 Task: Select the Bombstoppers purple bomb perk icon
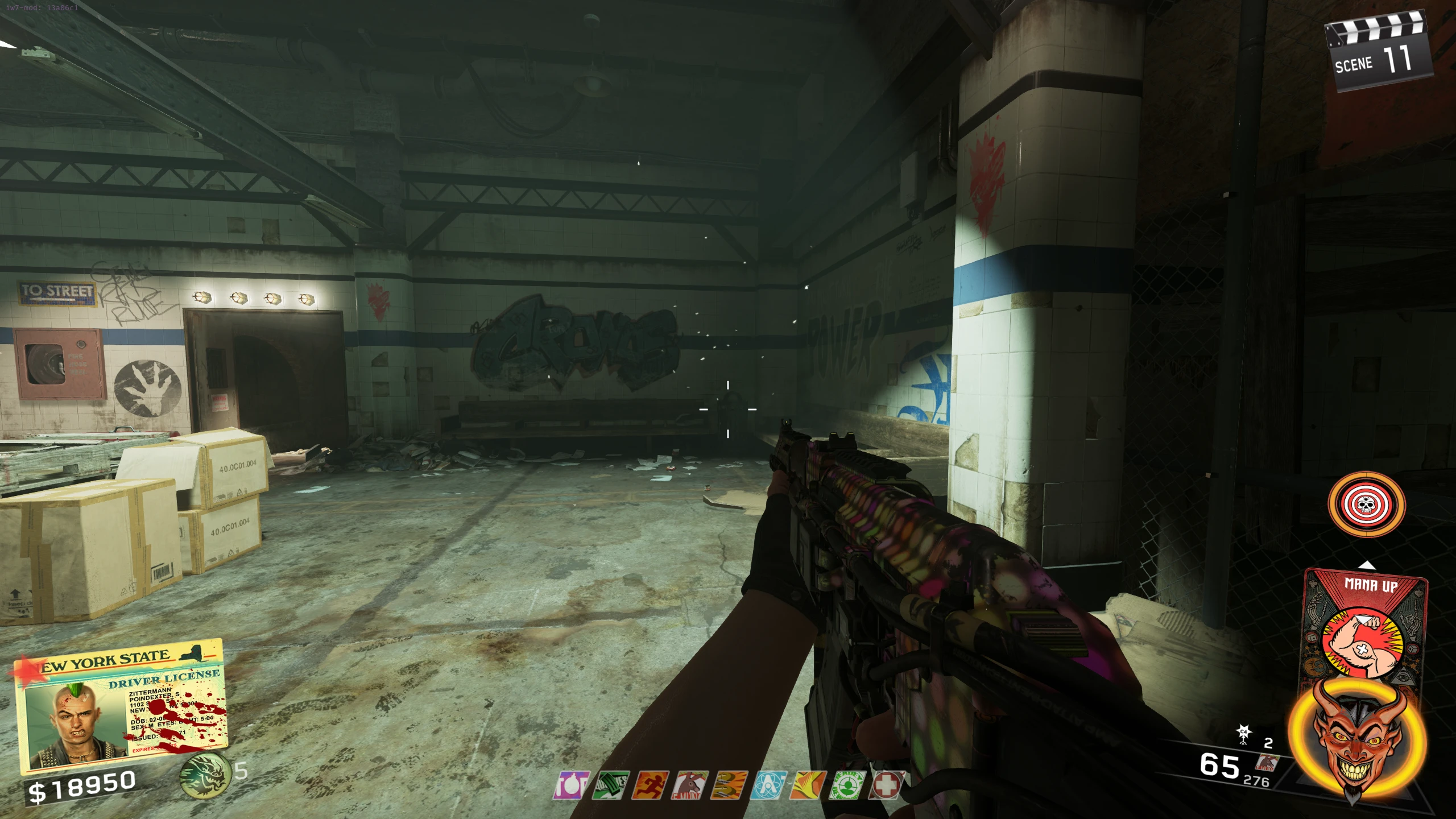pyautogui.click(x=570, y=785)
